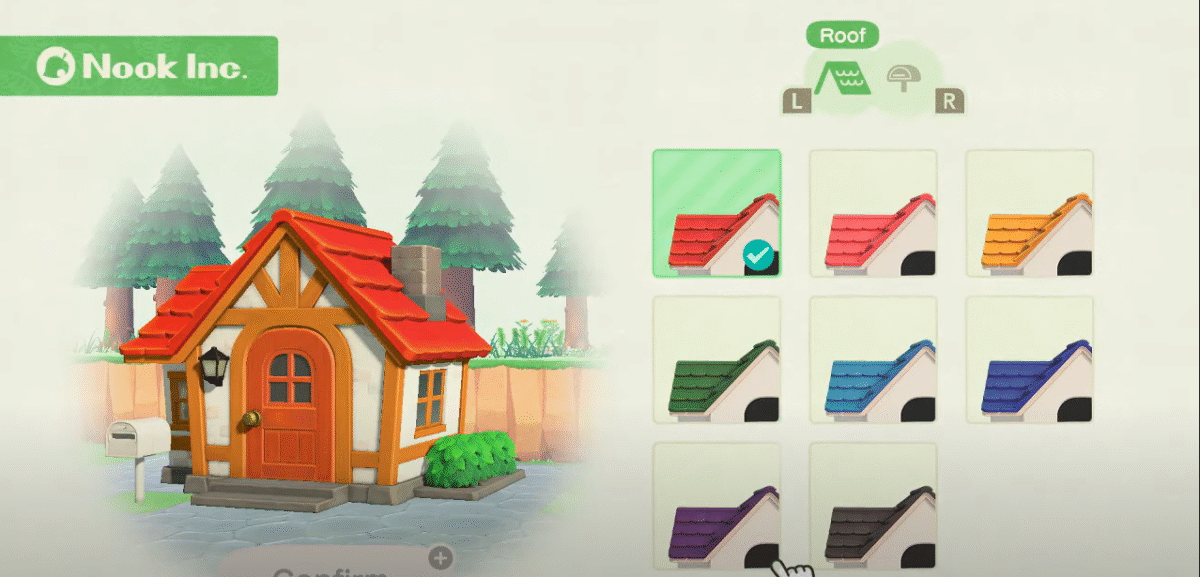Select the red roof option

click(x=716, y=213)
